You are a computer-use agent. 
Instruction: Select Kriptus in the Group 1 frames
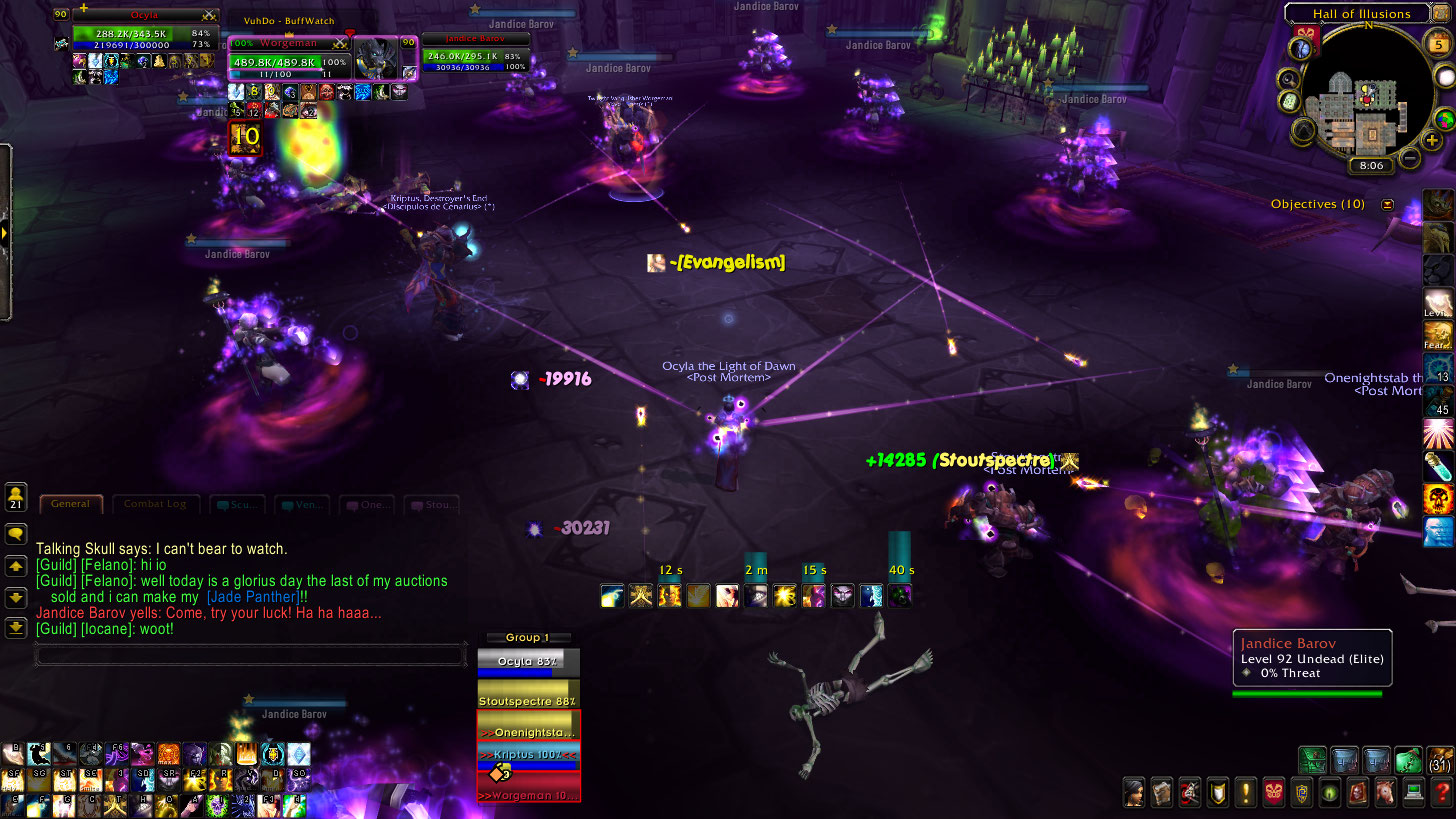tap(528, 754)
